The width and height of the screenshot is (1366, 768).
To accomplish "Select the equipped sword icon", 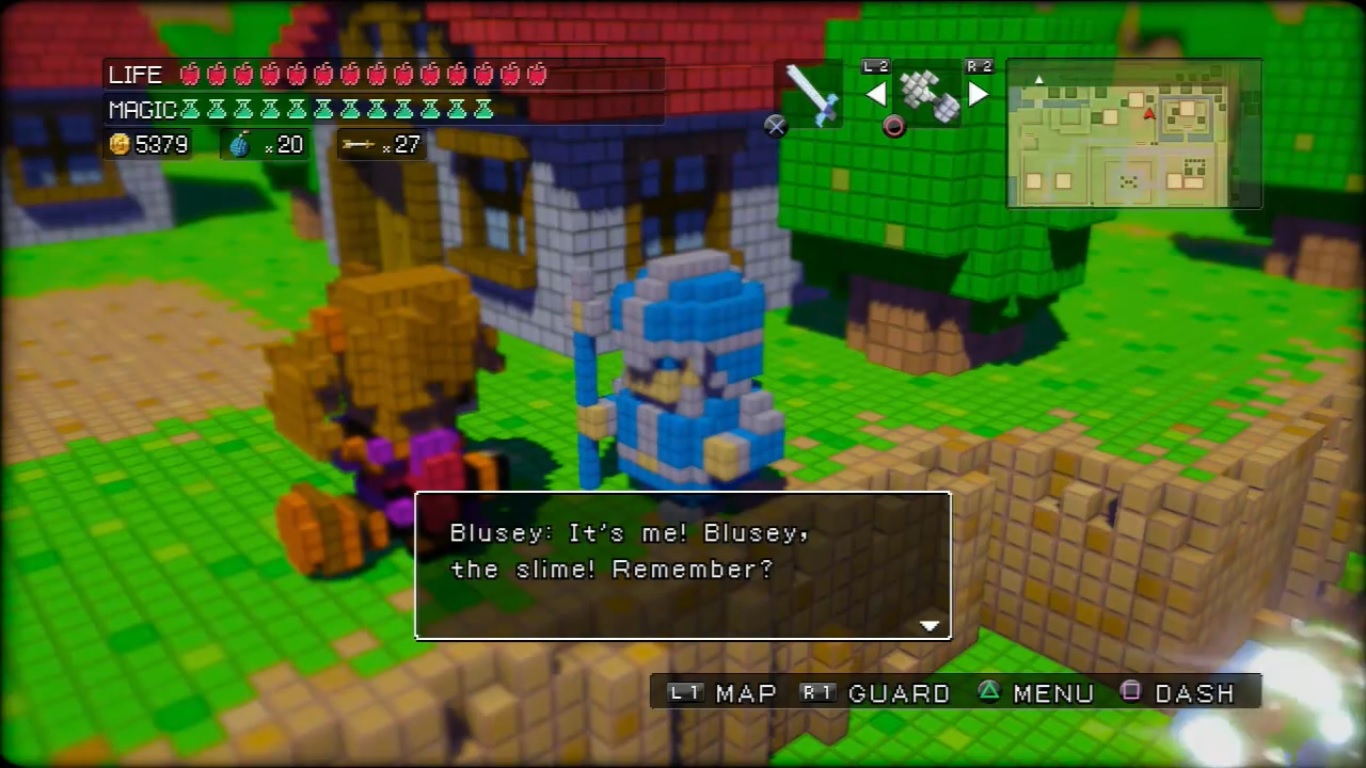I will click(x=809, y=94).
